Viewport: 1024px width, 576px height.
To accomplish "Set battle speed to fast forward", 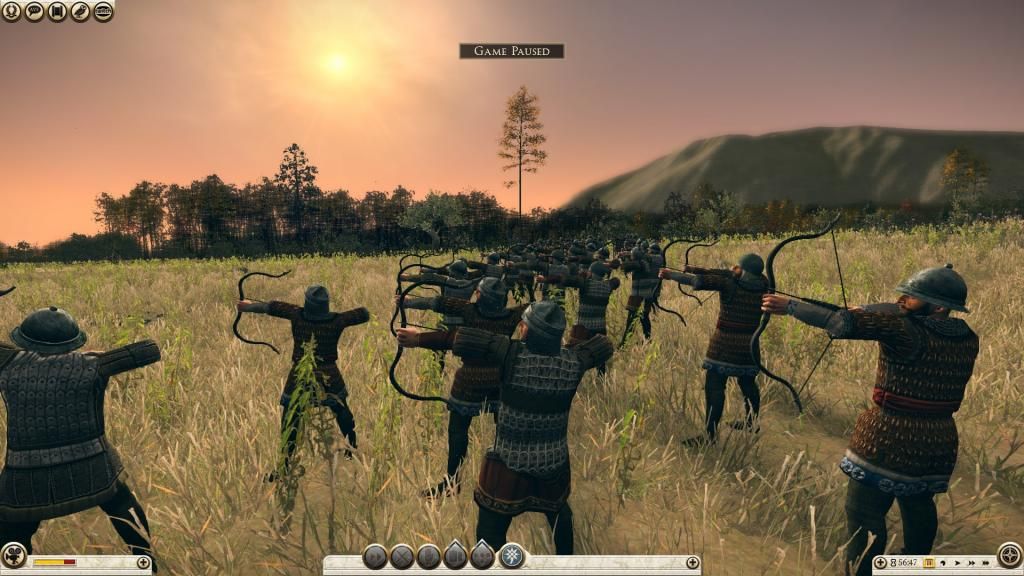I will [969, 563].
